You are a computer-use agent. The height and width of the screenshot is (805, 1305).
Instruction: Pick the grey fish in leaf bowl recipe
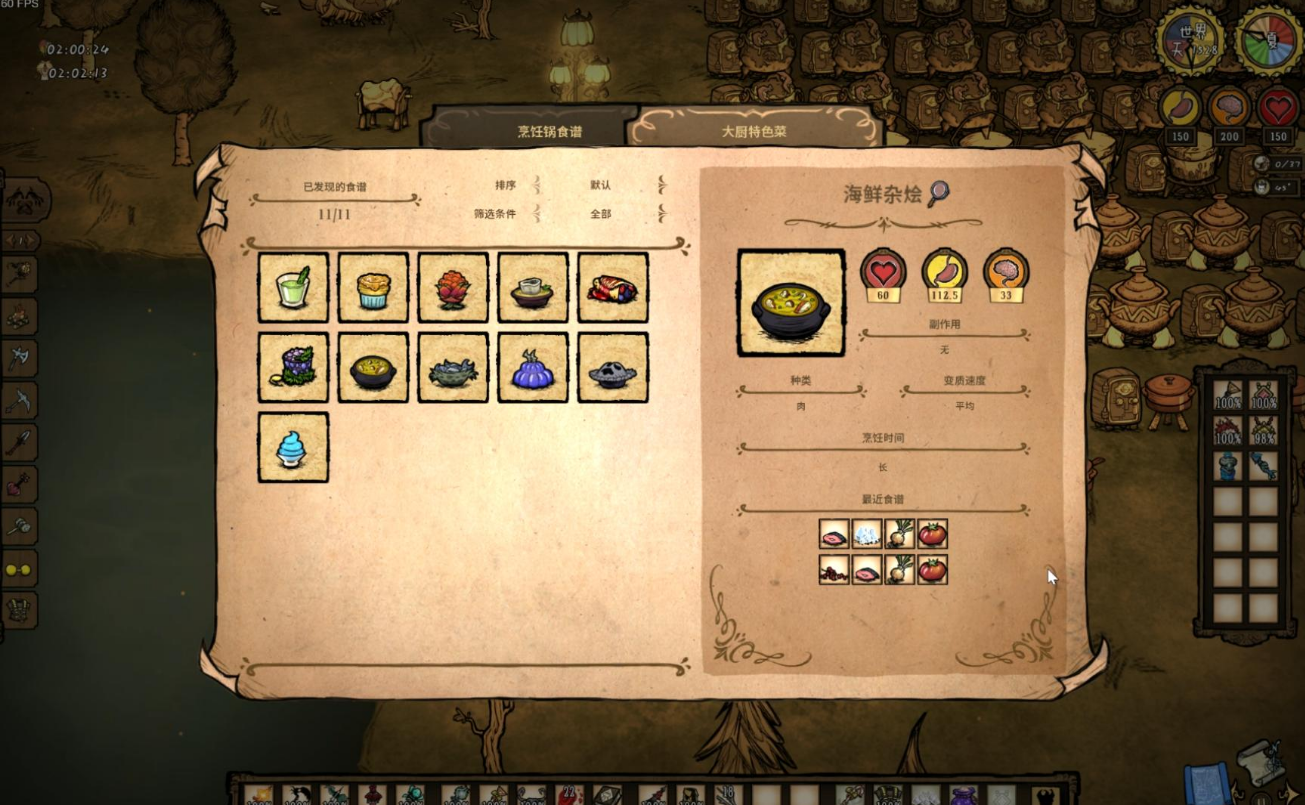pyautogui.click(x=453, y=367)
